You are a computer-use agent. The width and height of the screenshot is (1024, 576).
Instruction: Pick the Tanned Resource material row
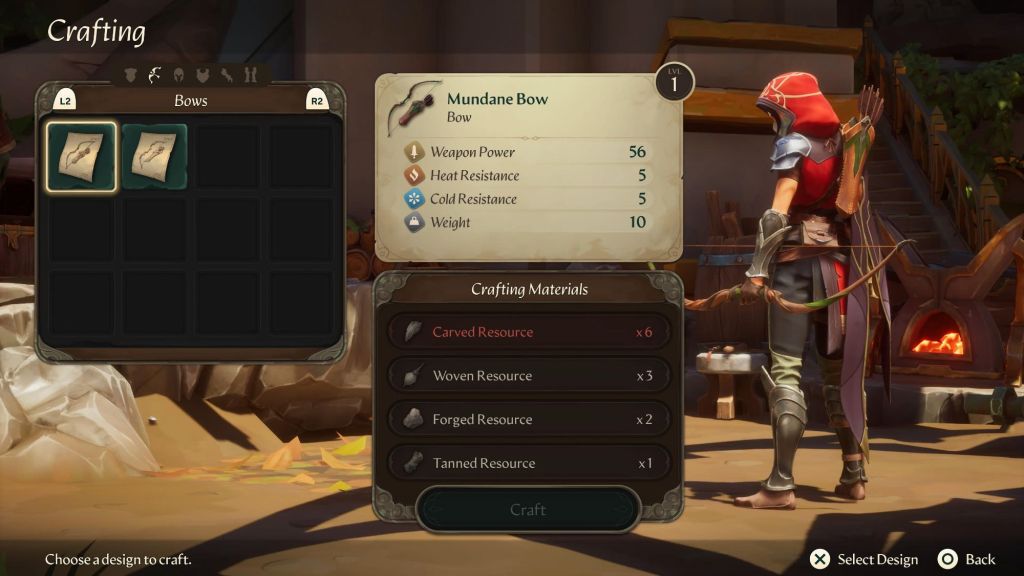tap(527, 463)
